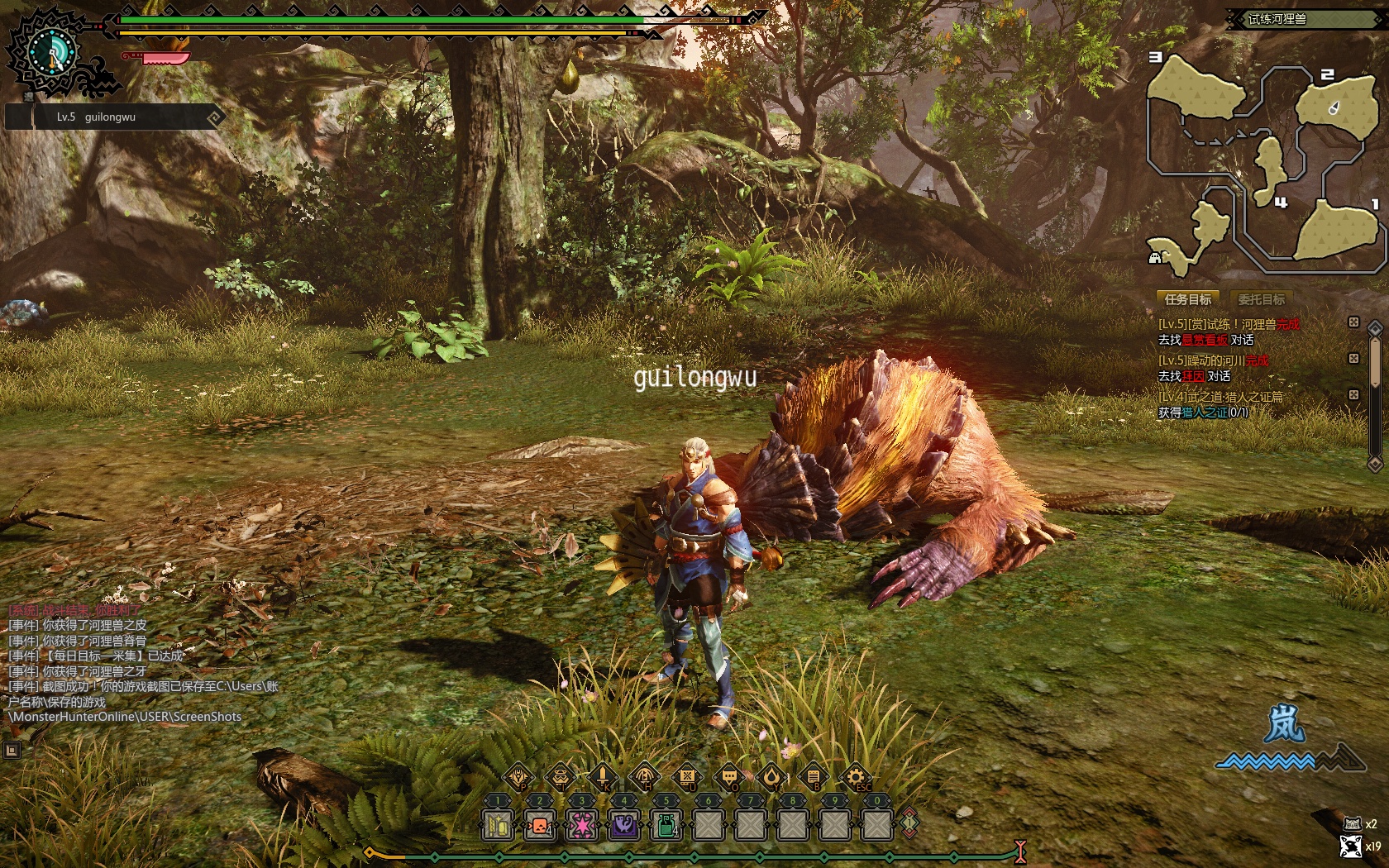Click the 拜因 NPC link
Image resolution: width=1389 pixels, height=868 pixels.
coord(1193,376)
